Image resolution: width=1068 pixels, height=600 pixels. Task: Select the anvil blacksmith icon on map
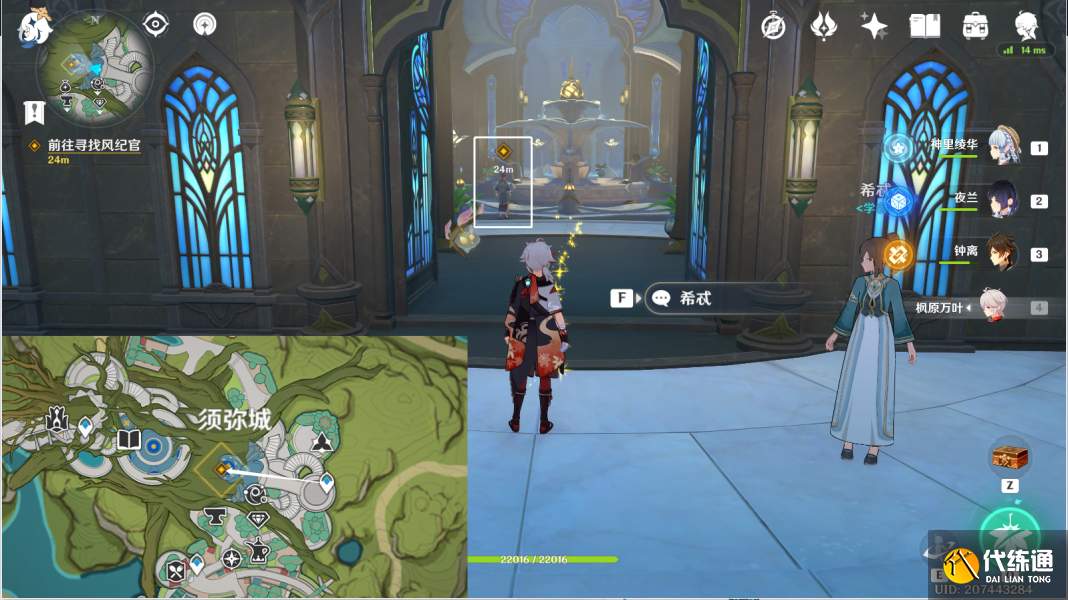click(213, 516)
